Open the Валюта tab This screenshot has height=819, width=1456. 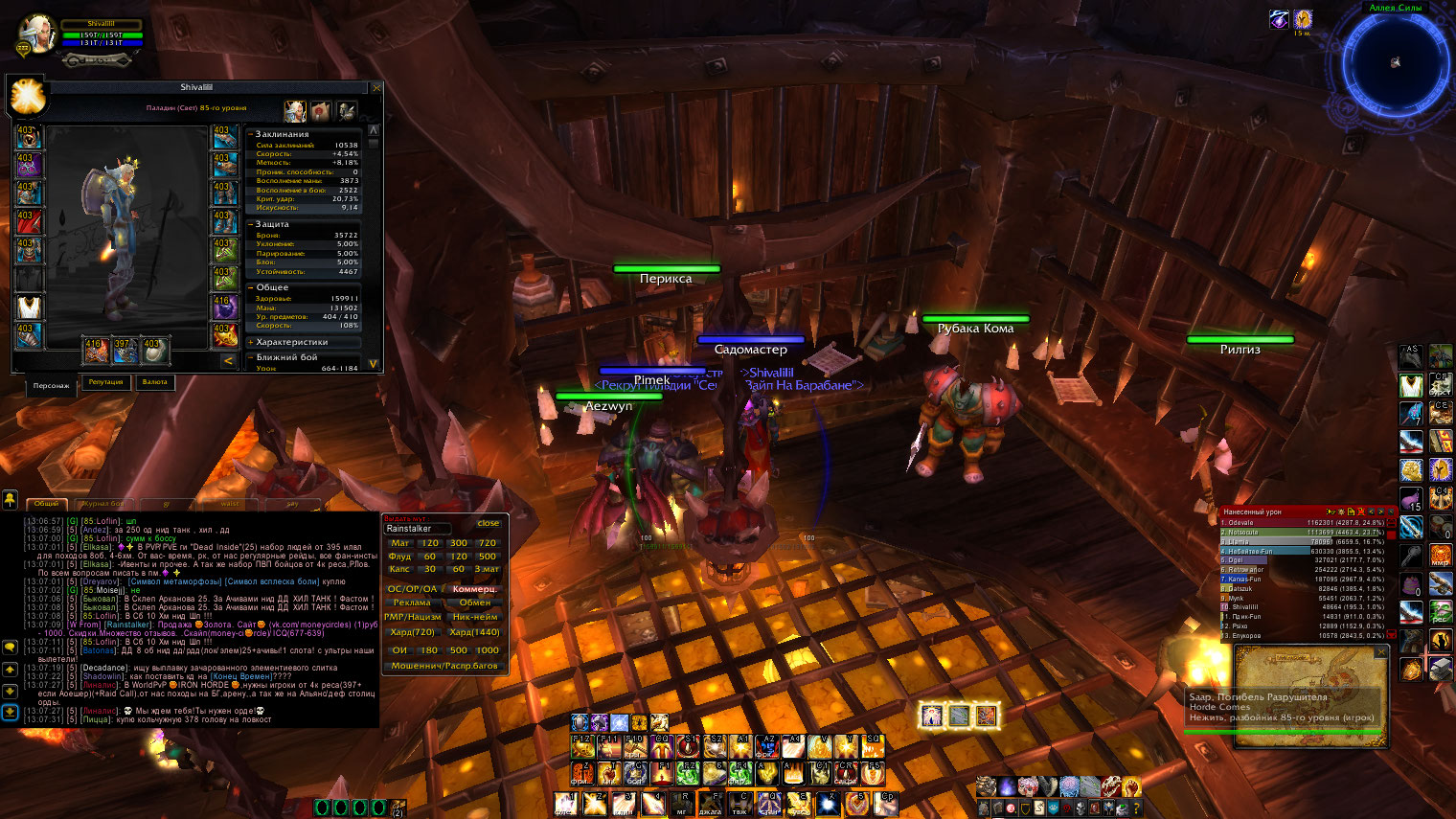(155, 382)
